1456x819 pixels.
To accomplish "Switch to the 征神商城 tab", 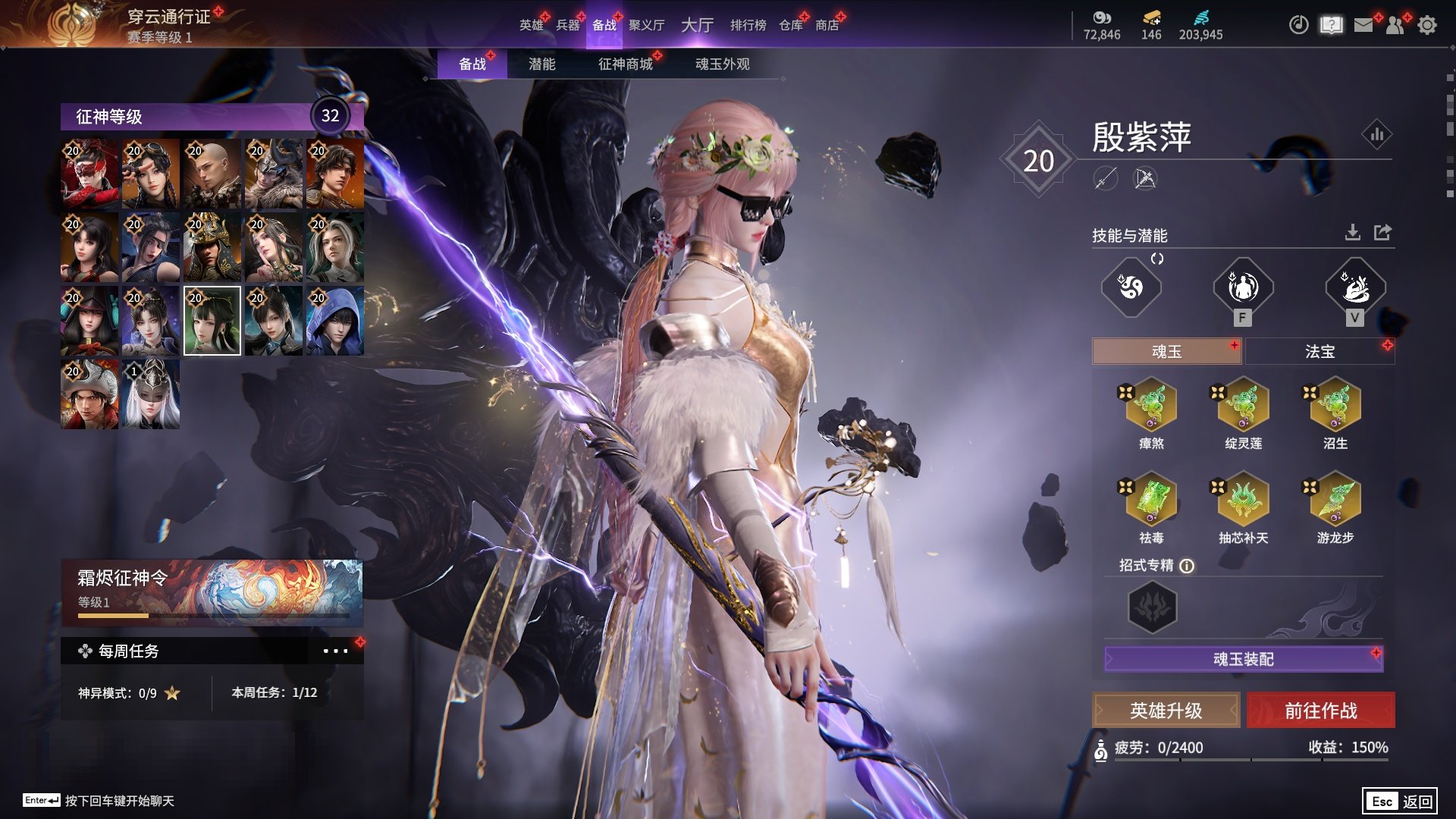I will coord(625,64).
